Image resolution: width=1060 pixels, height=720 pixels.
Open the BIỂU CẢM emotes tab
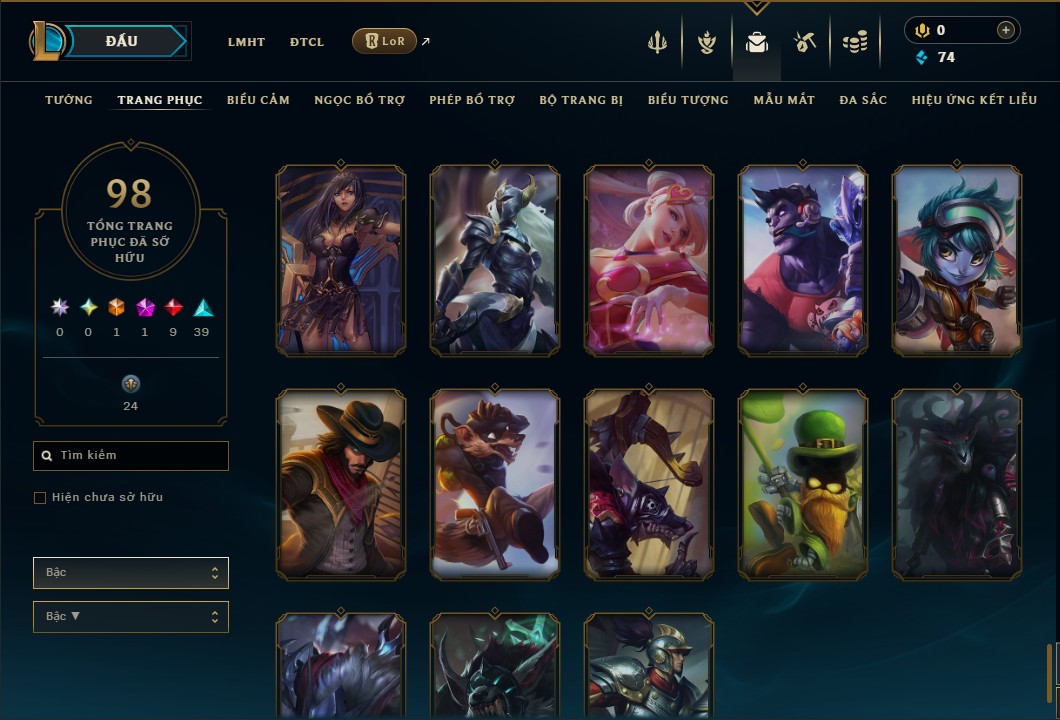[x=258, y=100]
